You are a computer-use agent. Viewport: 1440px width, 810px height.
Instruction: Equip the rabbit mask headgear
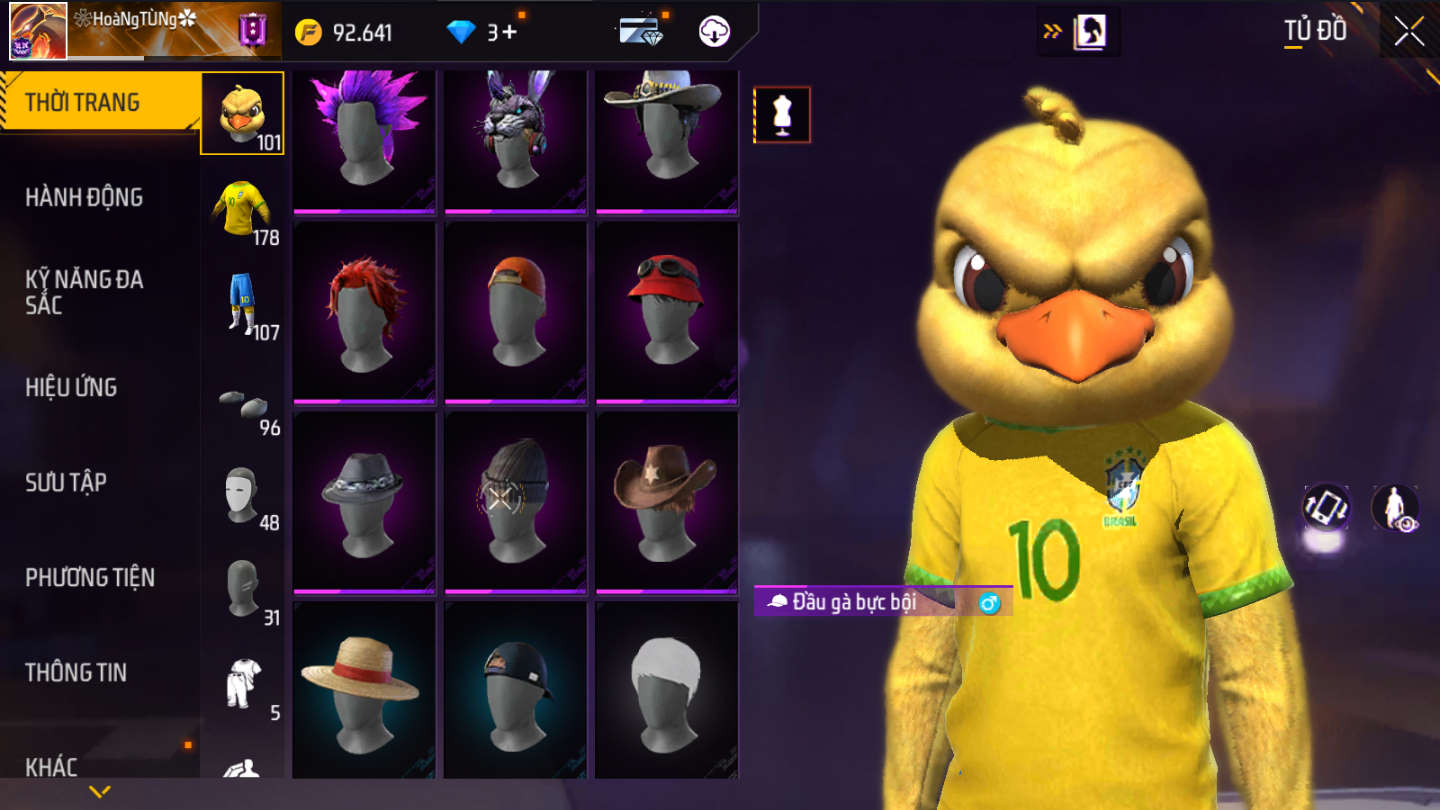coord(515,138)
